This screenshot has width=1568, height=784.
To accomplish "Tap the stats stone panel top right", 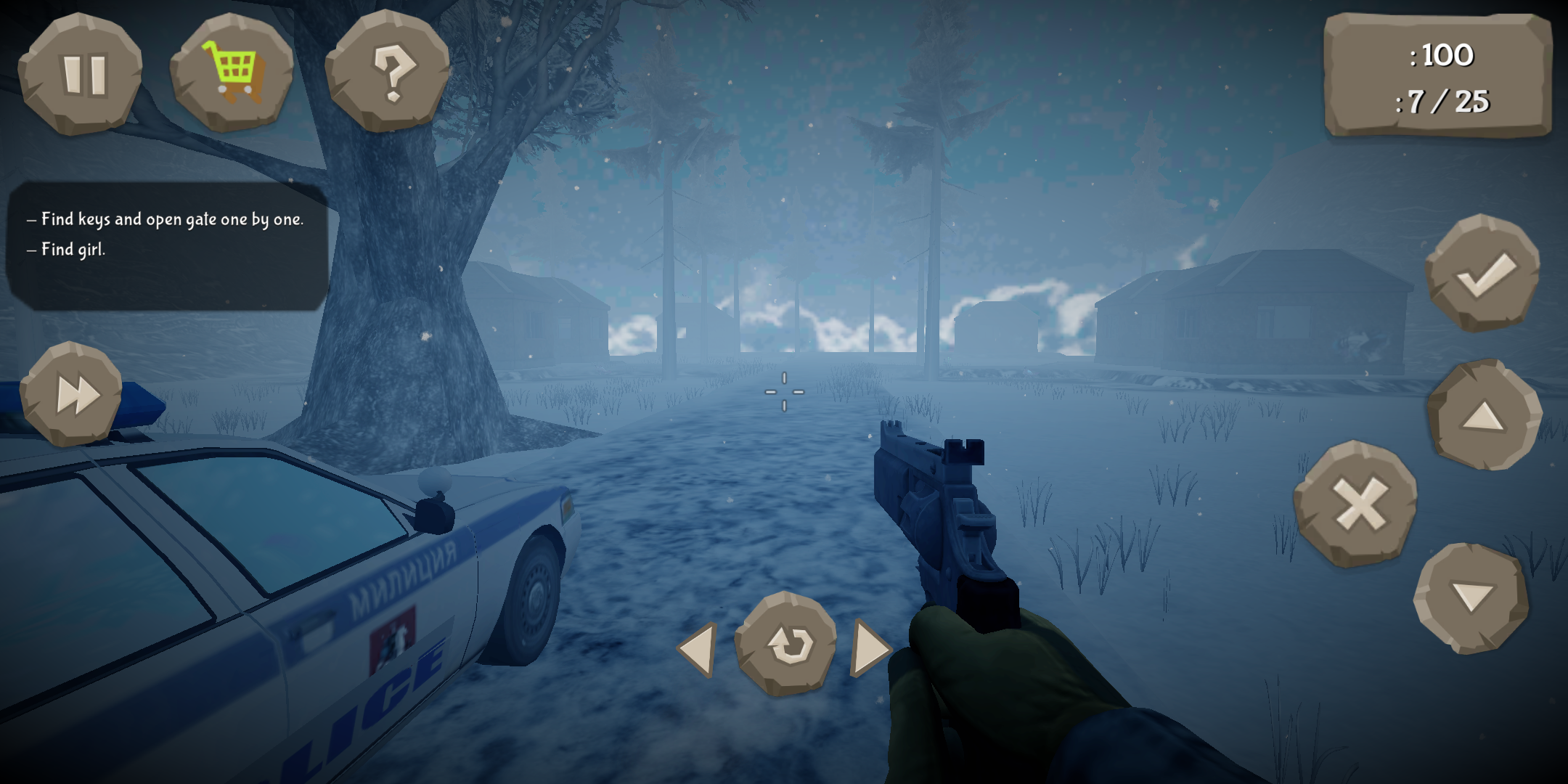I will [1441, 78].
